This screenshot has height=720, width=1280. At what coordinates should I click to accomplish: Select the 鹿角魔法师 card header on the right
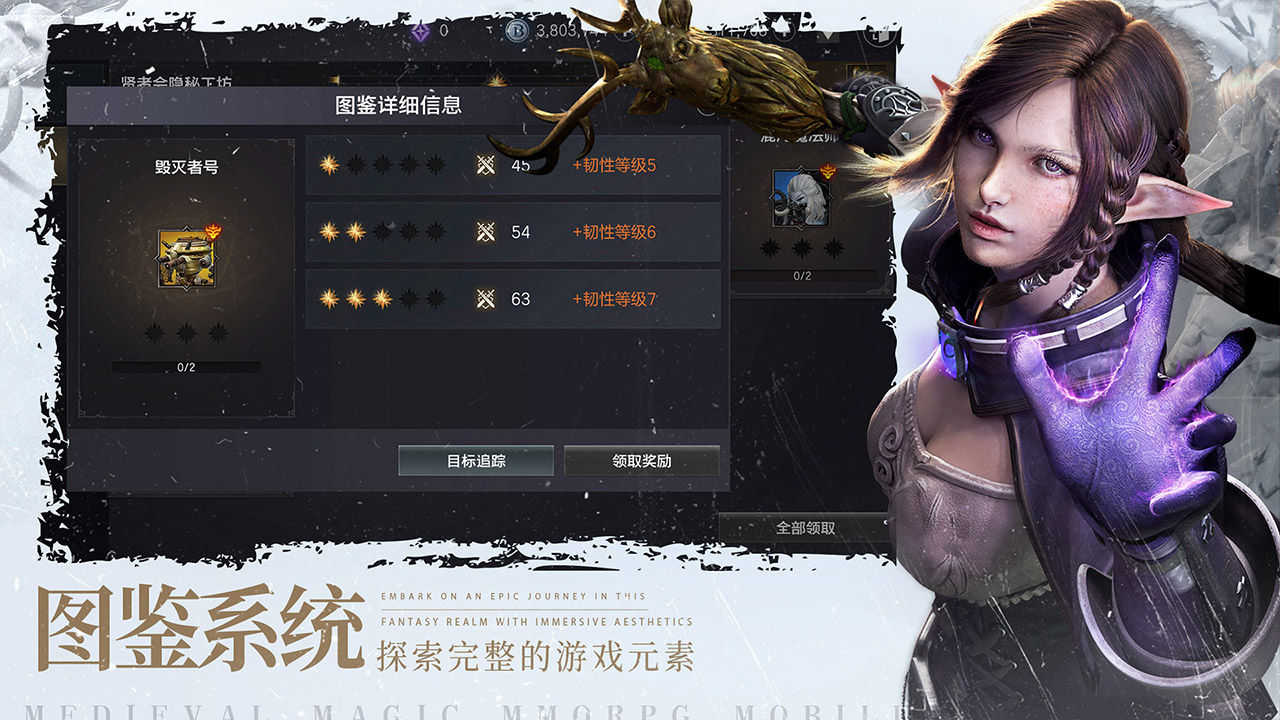[x=800, y=138]
